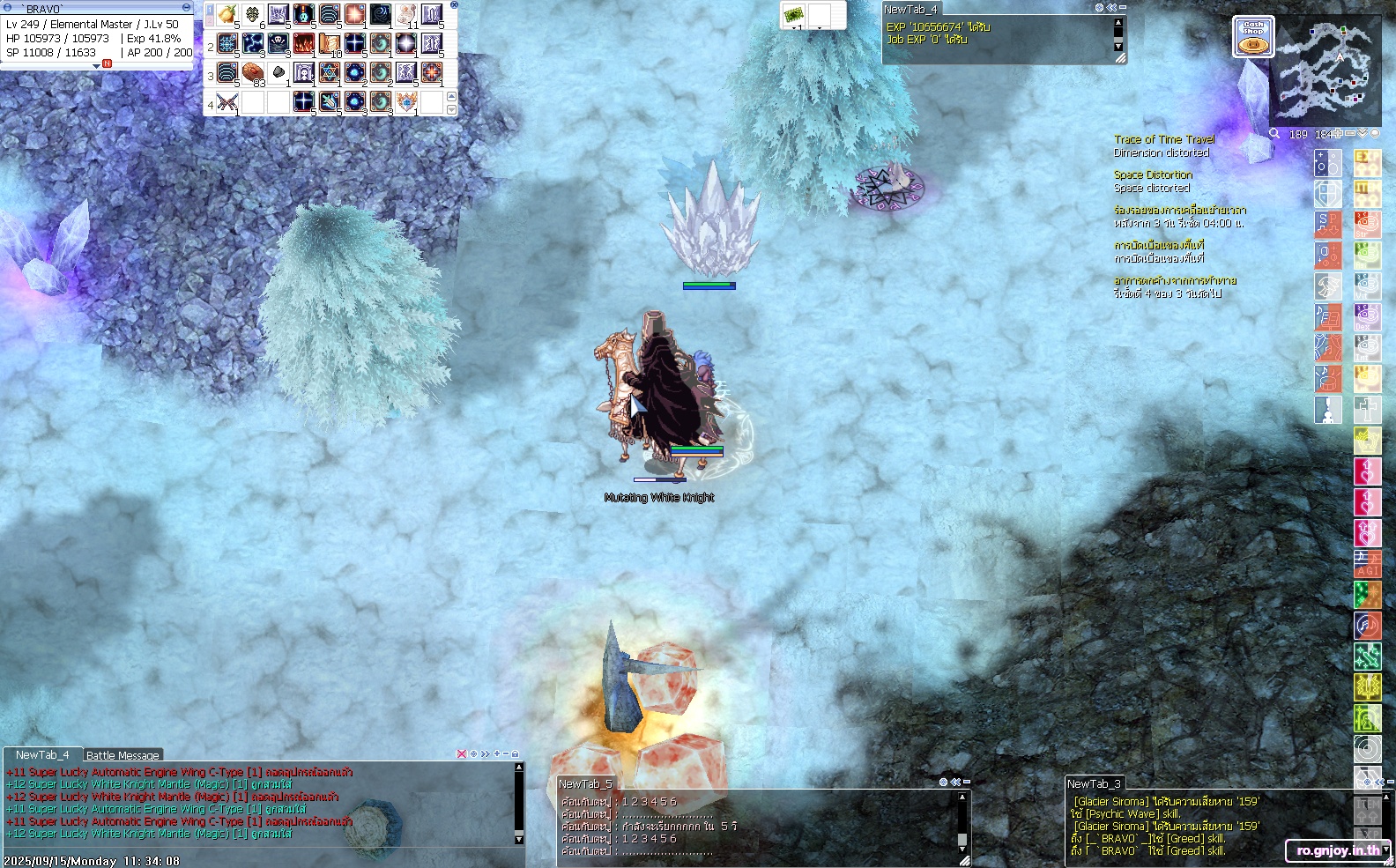Activate the snowflake frost skill

pyautogui.click(x=227, y=43)
